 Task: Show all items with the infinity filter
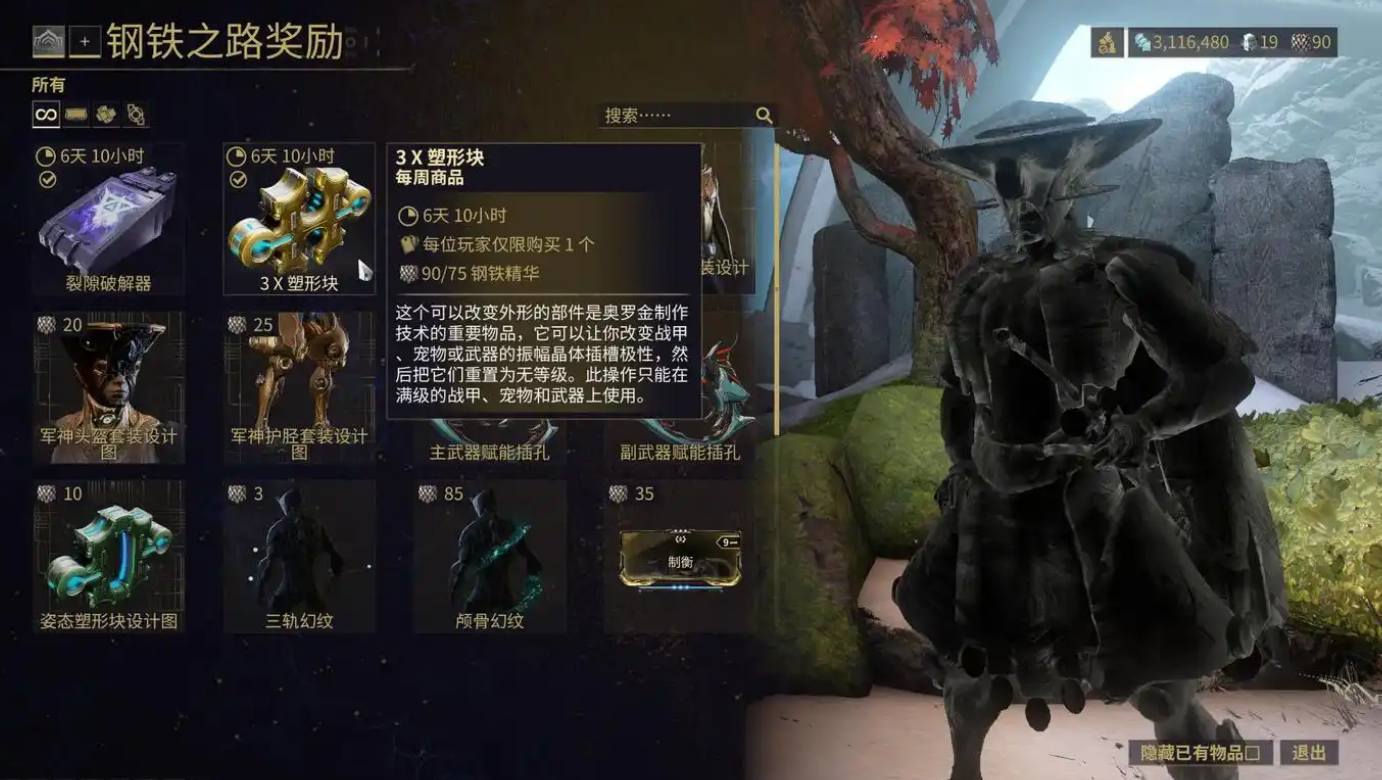coord(46,115)
